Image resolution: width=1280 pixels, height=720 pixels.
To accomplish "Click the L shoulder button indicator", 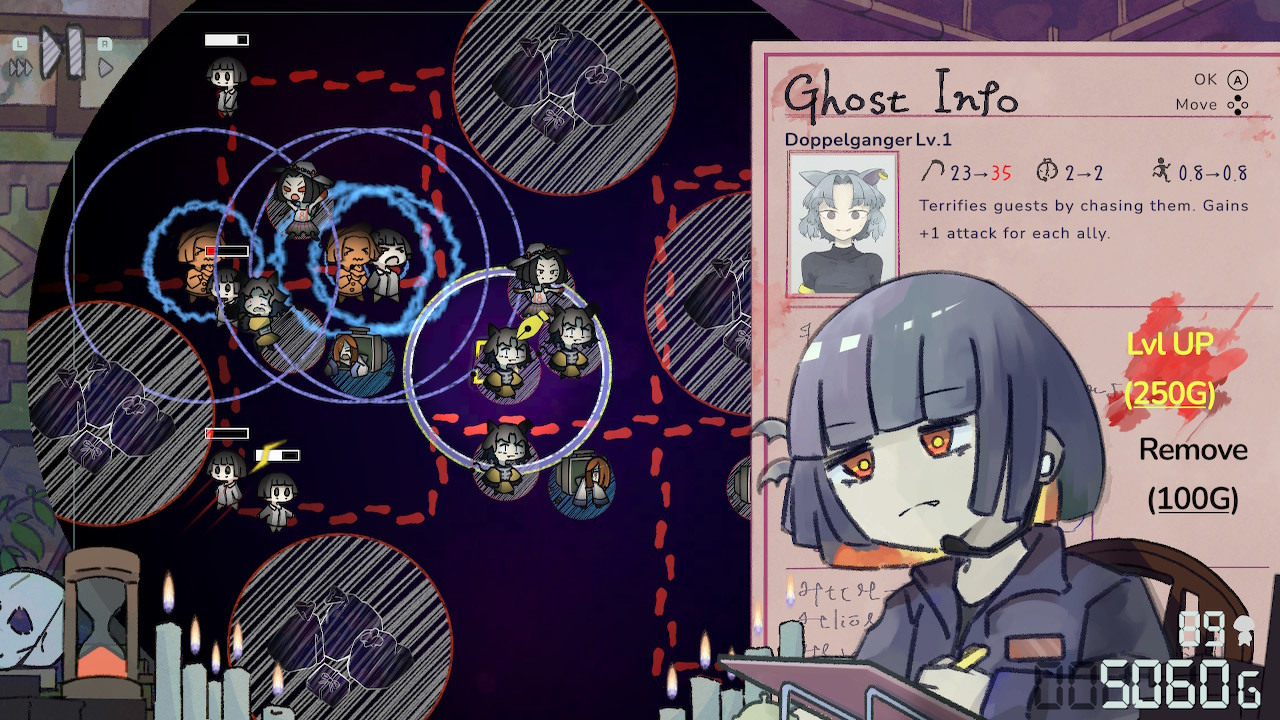I will pos(19,44).
